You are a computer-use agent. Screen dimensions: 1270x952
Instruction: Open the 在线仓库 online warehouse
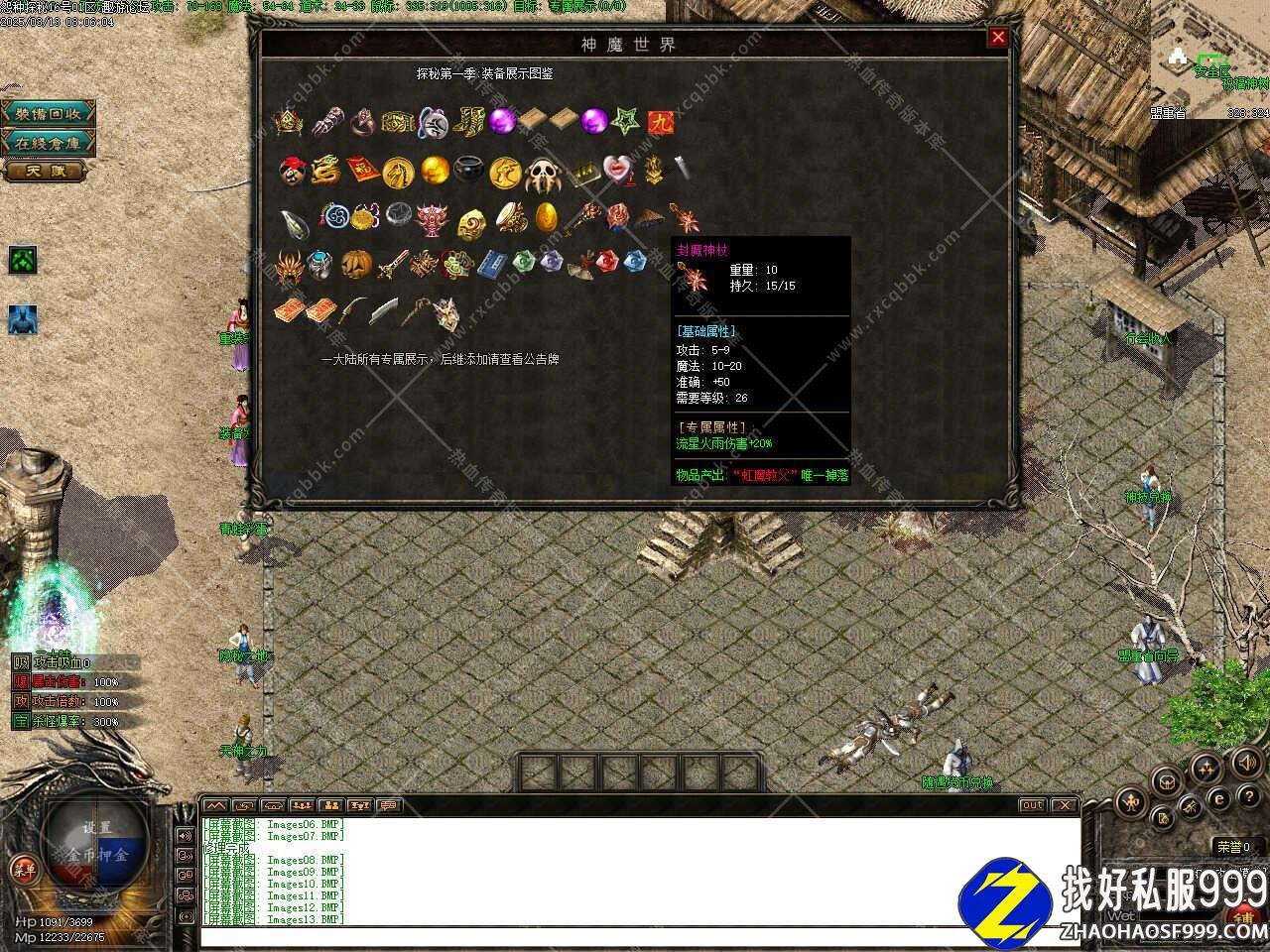48,143
